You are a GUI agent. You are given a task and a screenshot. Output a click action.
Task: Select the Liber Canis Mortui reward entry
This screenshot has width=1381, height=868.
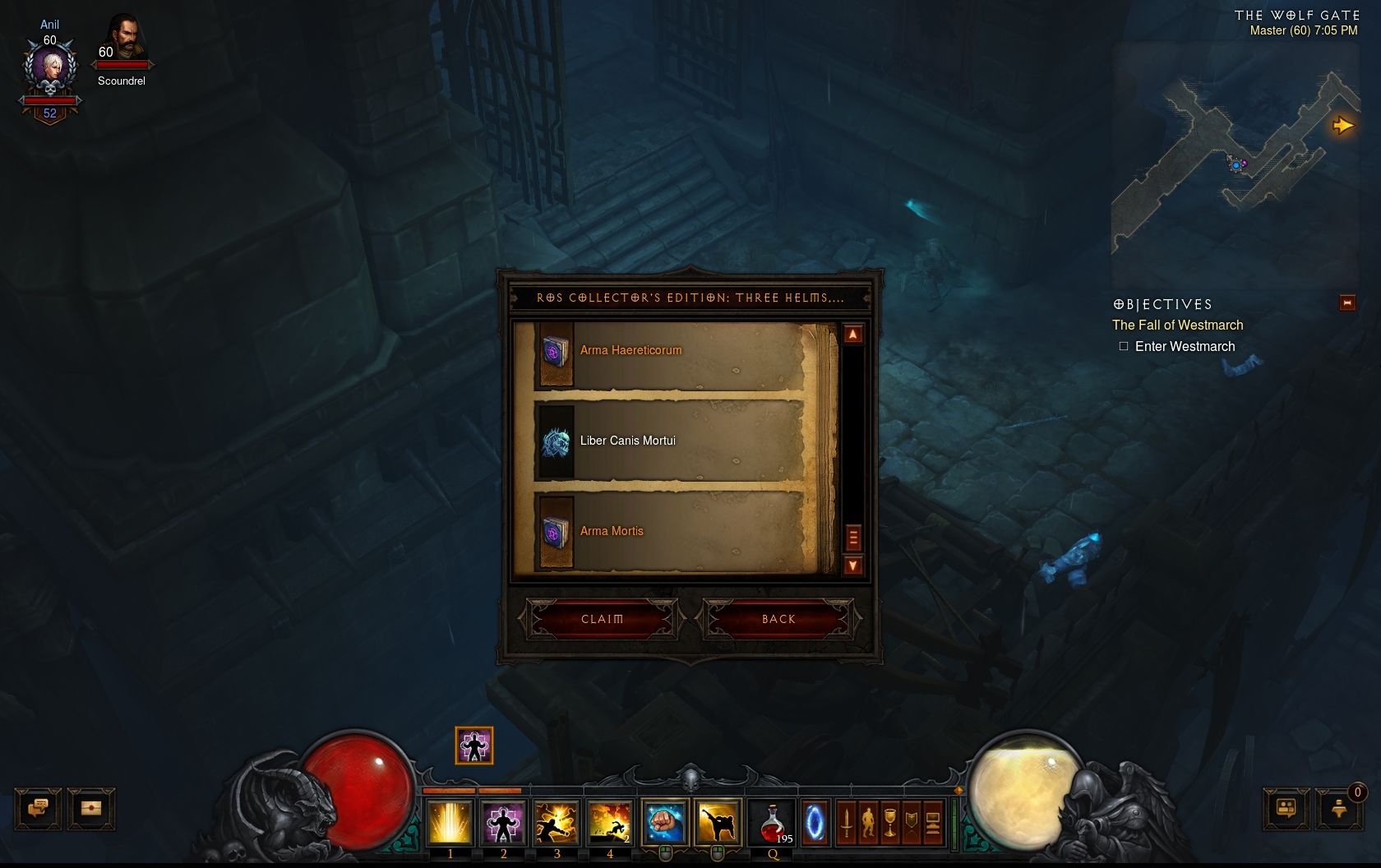[628, 441]
